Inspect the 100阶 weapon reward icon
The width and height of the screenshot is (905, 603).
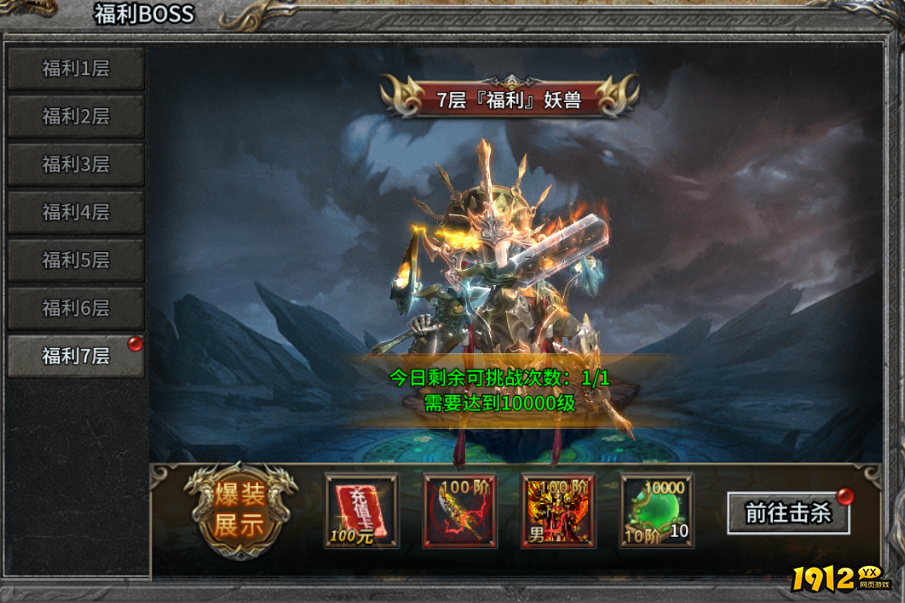coord(459,511)
